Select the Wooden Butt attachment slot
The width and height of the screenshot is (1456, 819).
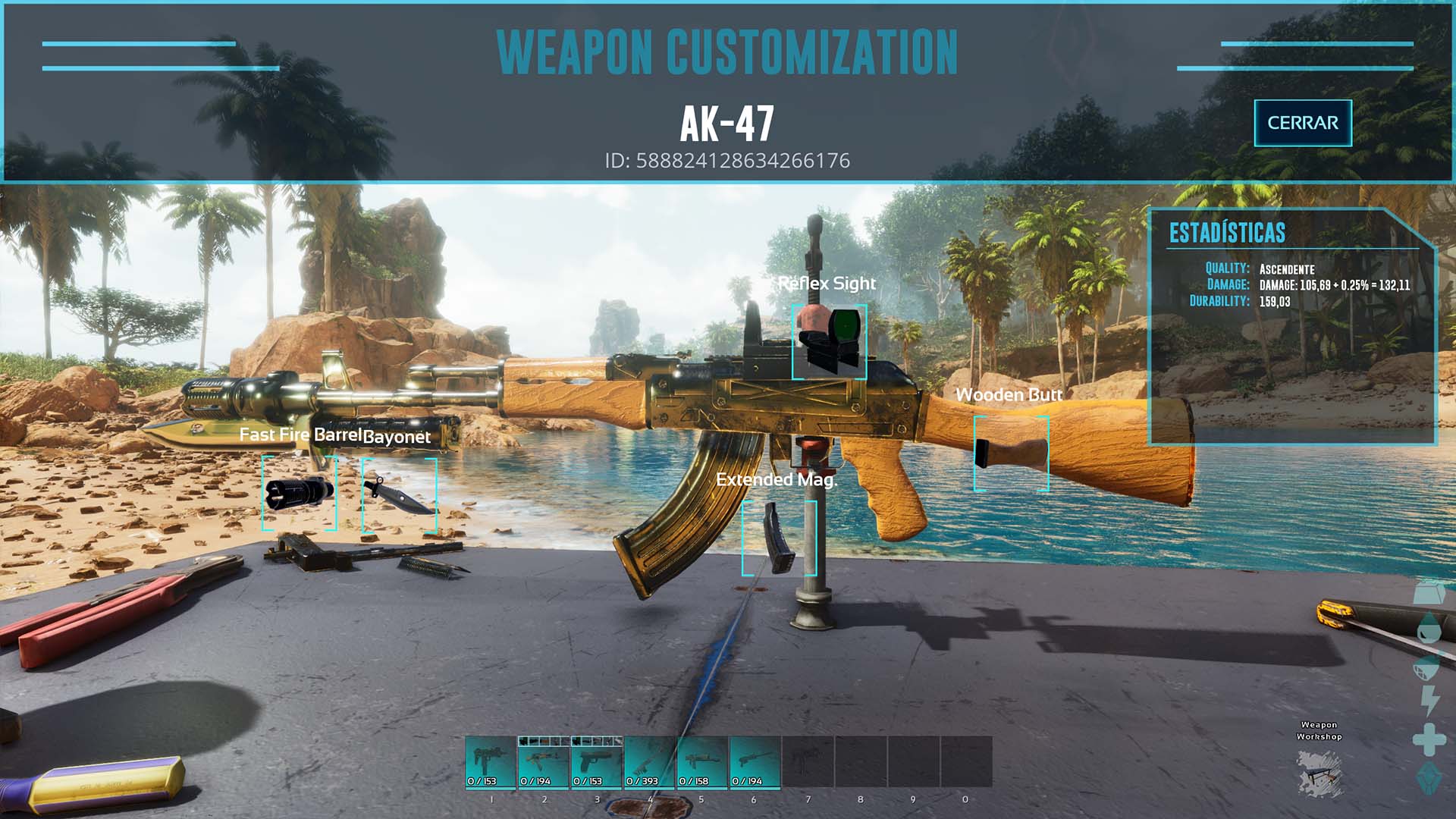[1011, 453]
